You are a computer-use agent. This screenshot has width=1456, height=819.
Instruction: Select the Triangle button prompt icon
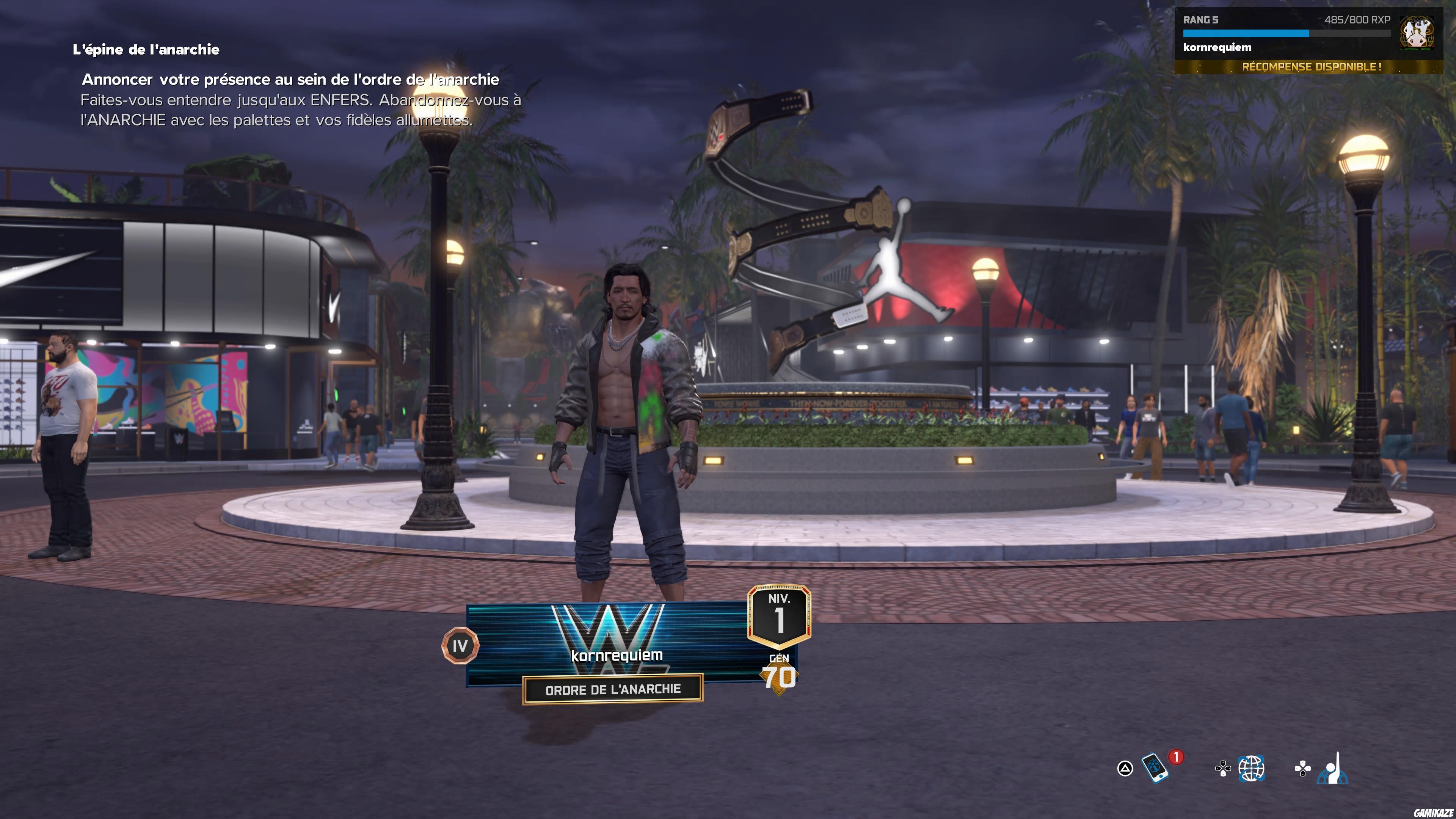click(1126, 769)
